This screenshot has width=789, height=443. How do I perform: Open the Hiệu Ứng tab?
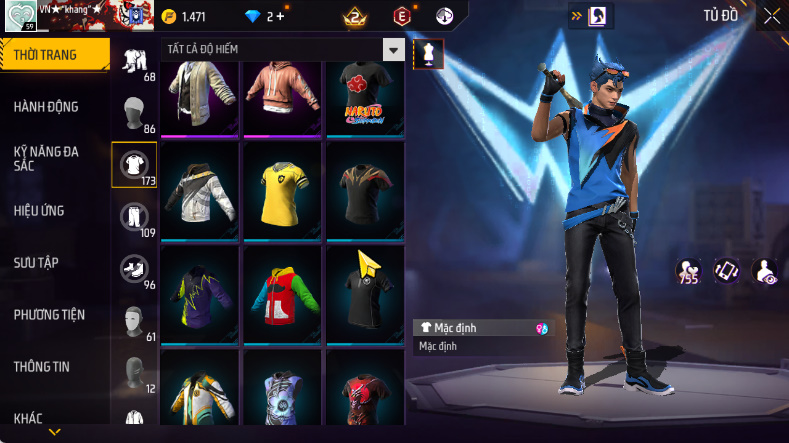(39, 211)
